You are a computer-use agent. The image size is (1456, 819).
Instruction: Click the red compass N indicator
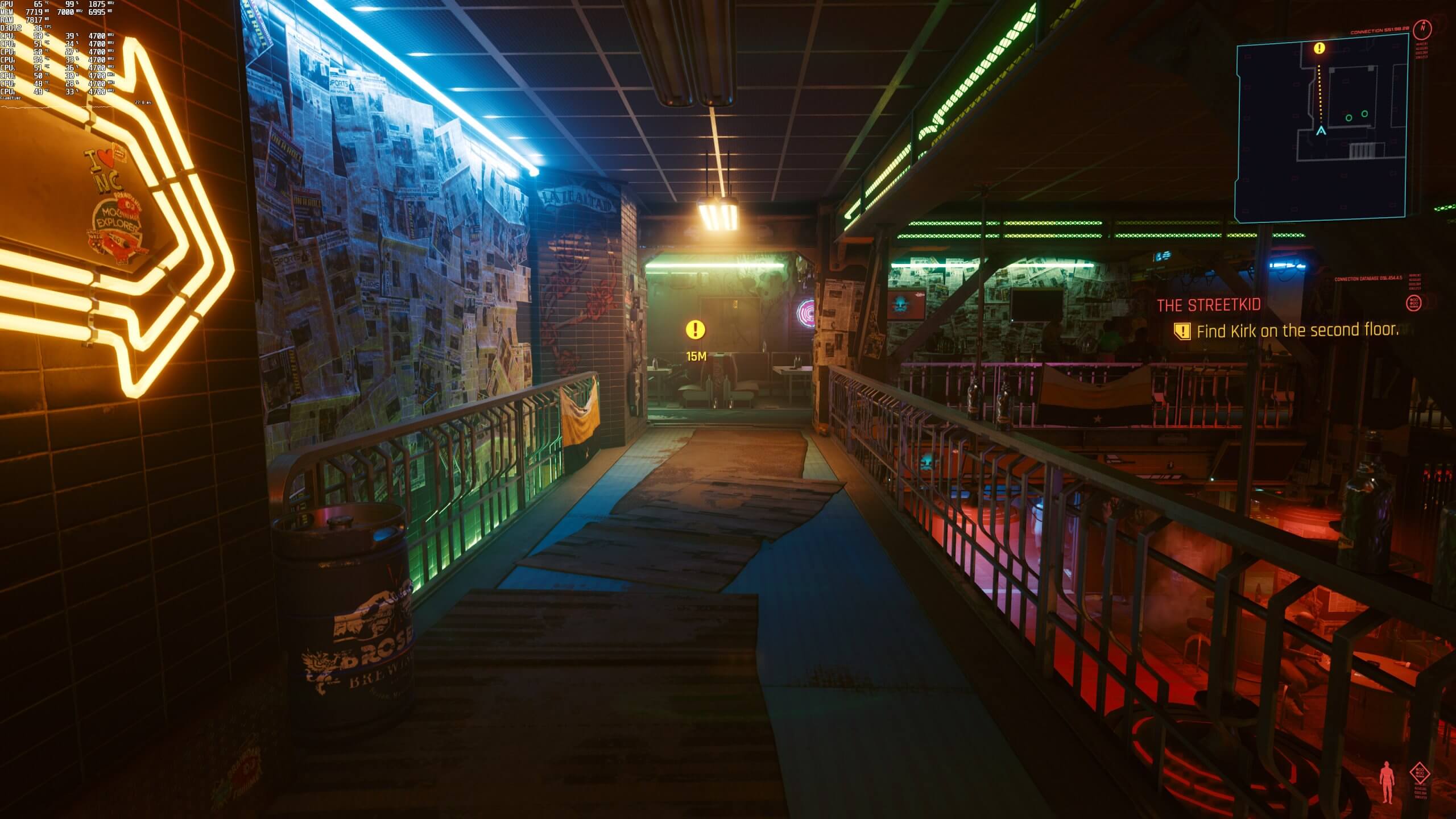(1422, 28)
